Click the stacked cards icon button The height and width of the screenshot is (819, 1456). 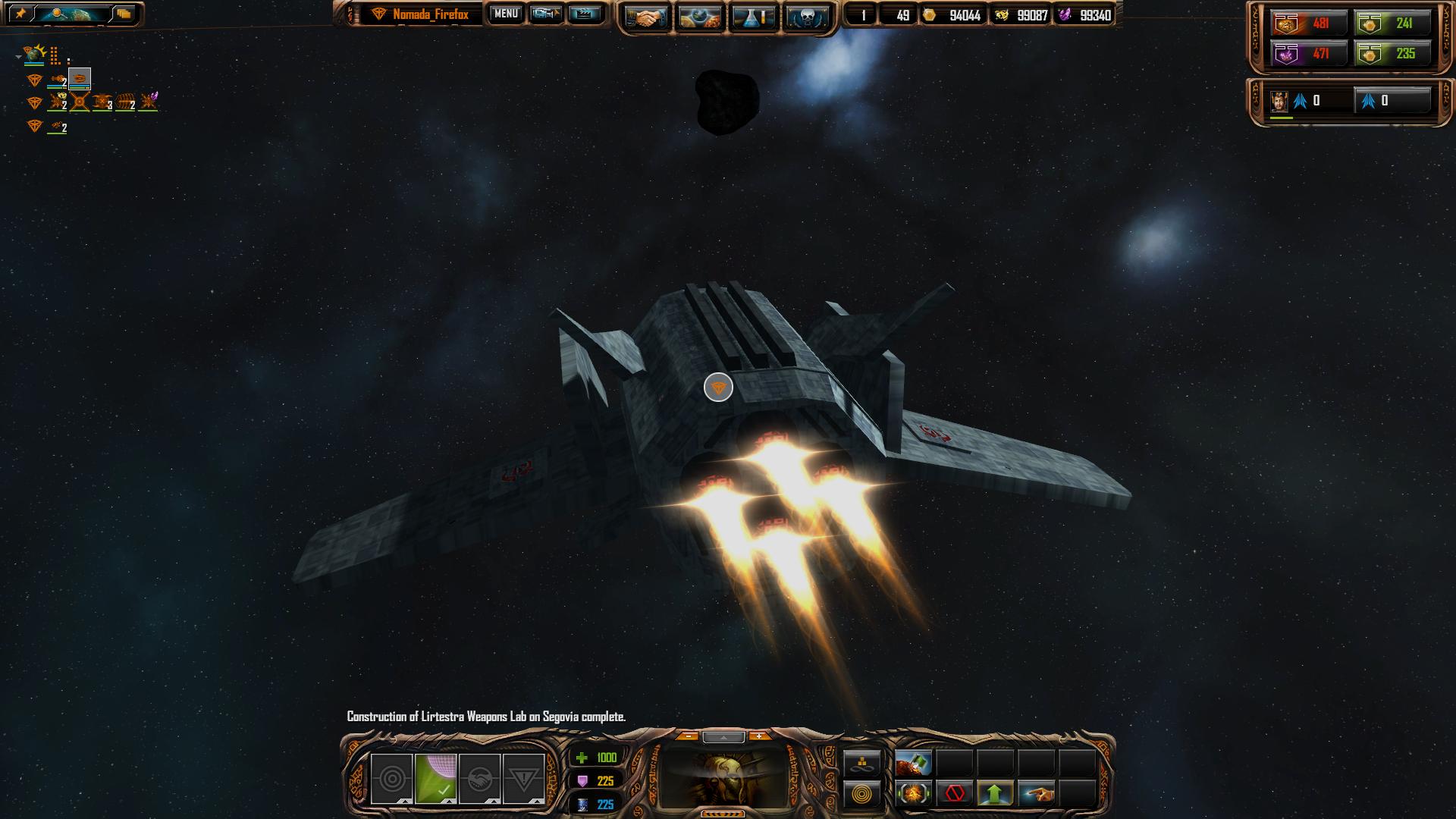tap(124, 14)
